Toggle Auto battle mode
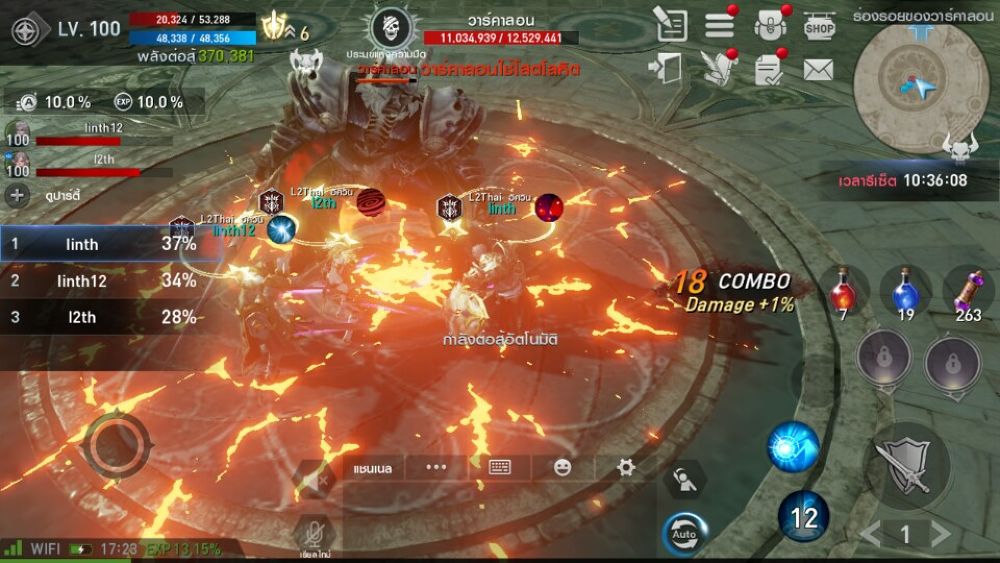The height and width of the screenshot is (563, 1000). [685, 533]
